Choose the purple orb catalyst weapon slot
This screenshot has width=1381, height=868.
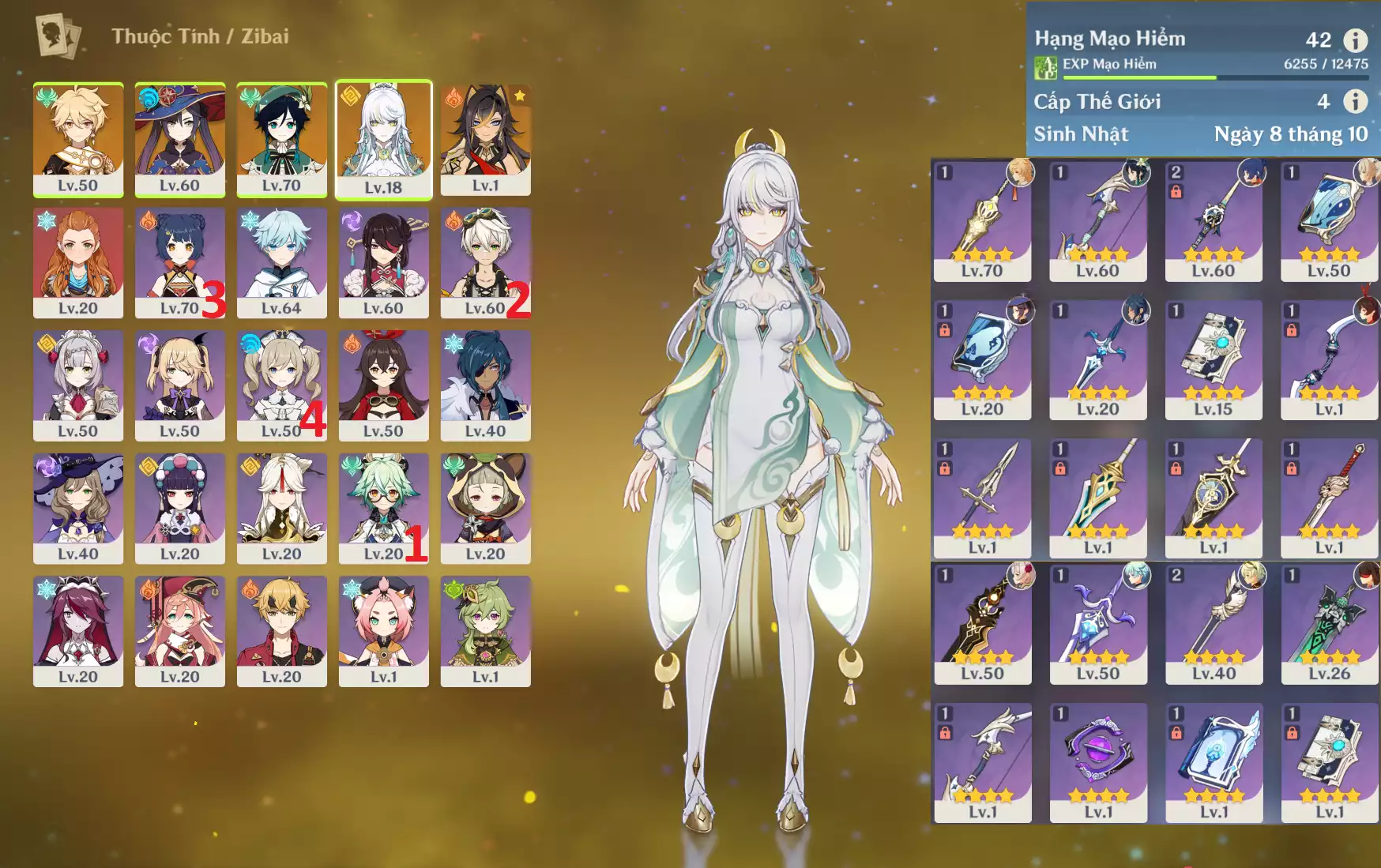tap(1098, 762)
